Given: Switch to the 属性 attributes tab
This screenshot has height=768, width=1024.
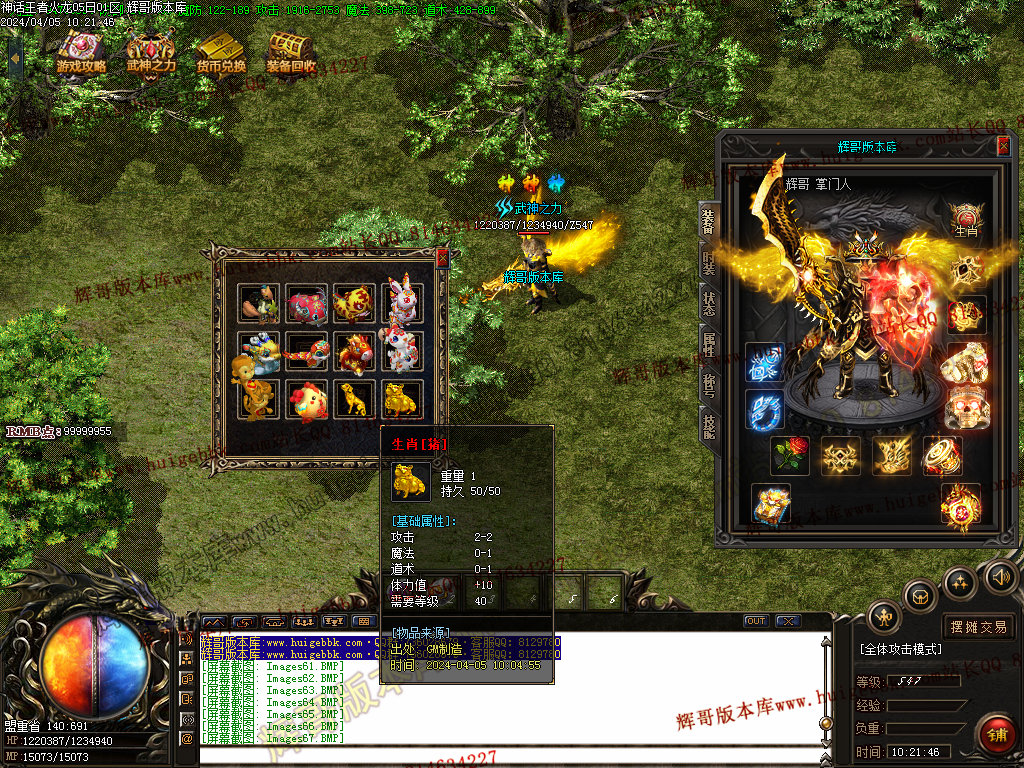Looking at the screenshot, I should point(708,345).
